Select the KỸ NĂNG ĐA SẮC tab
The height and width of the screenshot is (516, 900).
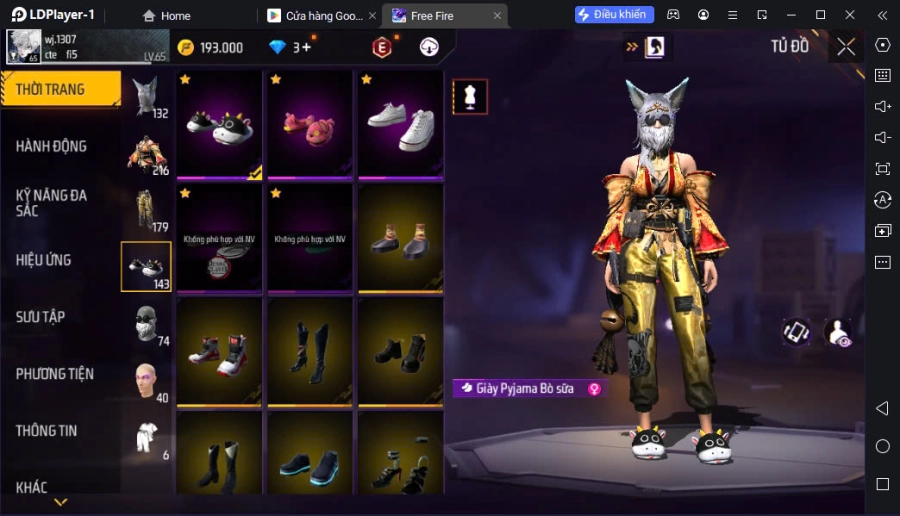(52, 203)
